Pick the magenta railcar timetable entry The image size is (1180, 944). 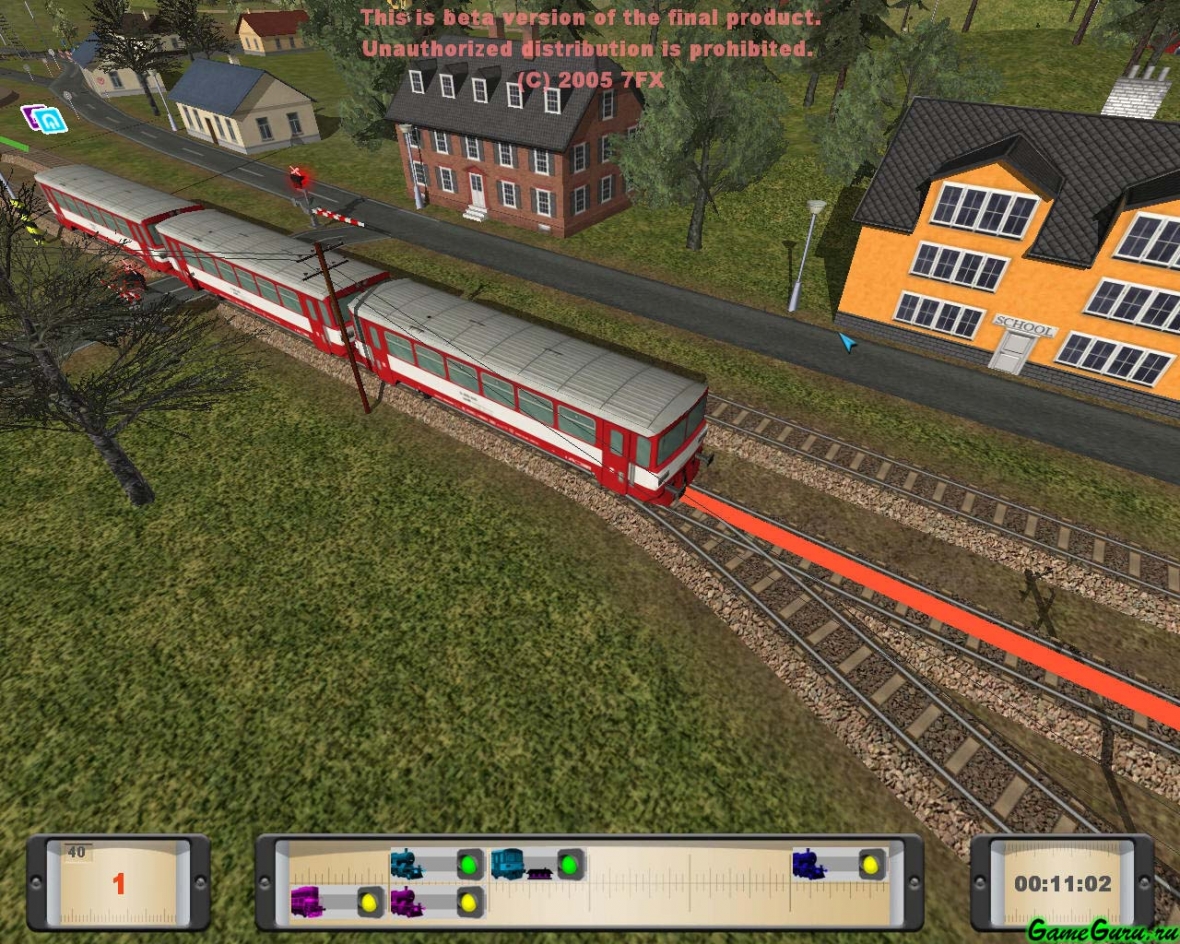point(306,902)
